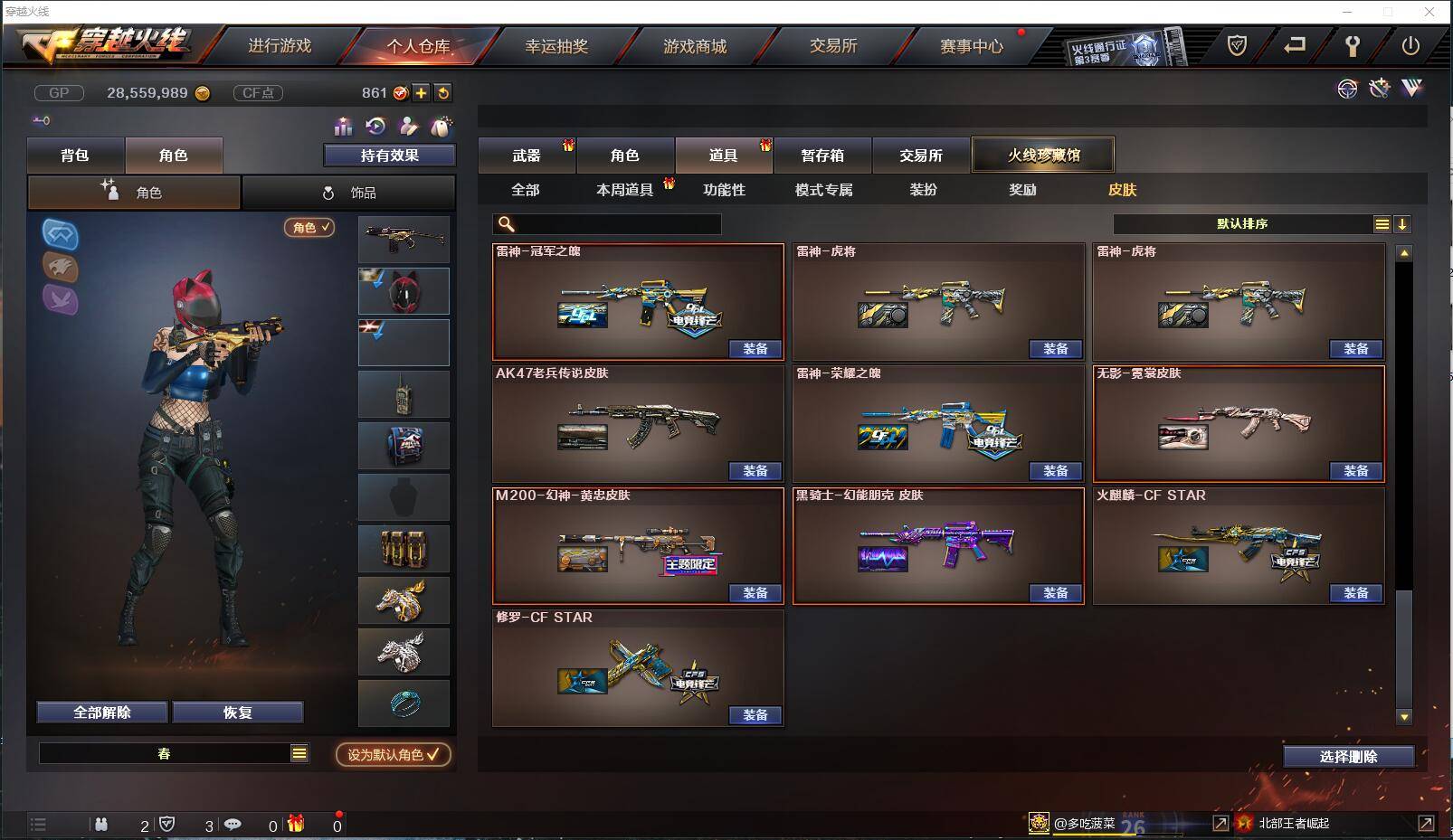This screenshot has height=840, width=1453.
Task: Open the 奖励 sub-tab
Action: (x=1022, y=190)
